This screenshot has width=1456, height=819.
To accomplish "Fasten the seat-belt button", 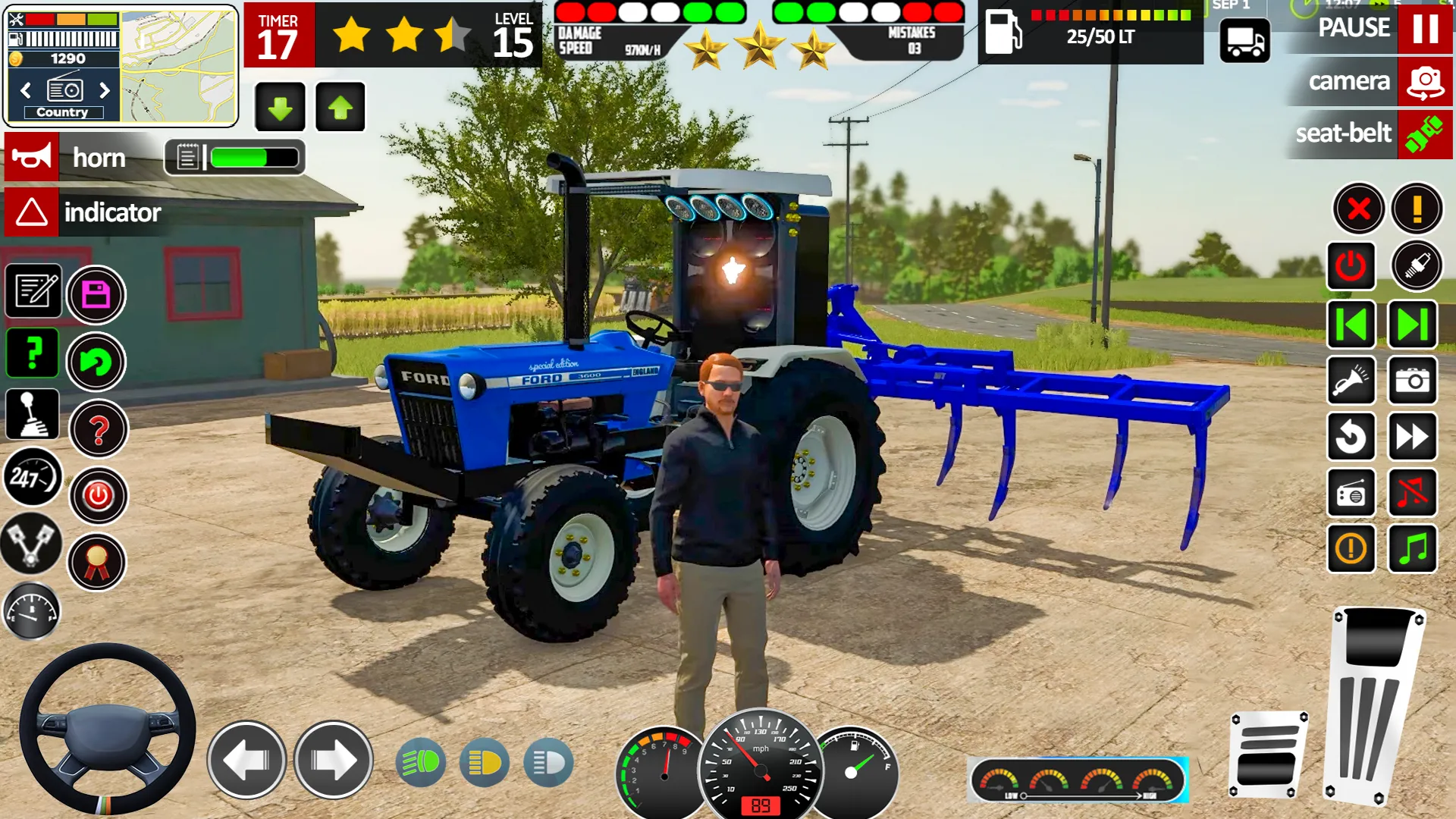I will [1424, 134].
